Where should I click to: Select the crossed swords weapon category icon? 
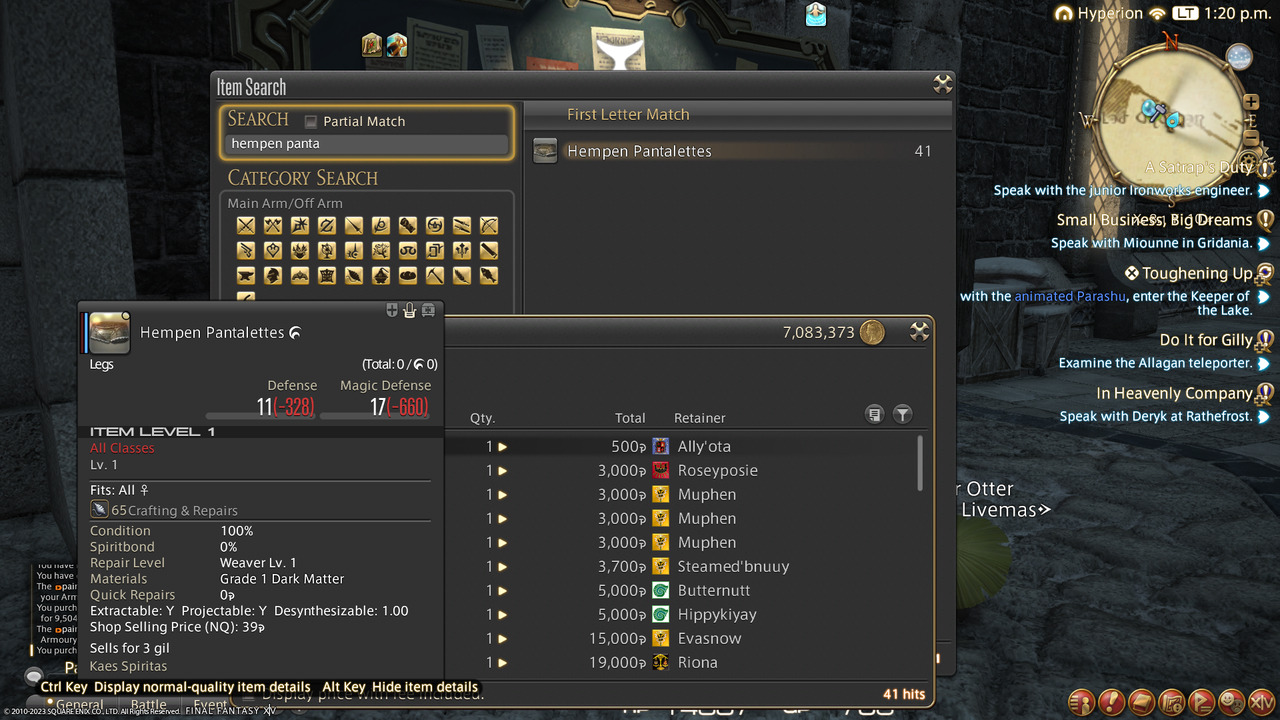coord(246,225)
